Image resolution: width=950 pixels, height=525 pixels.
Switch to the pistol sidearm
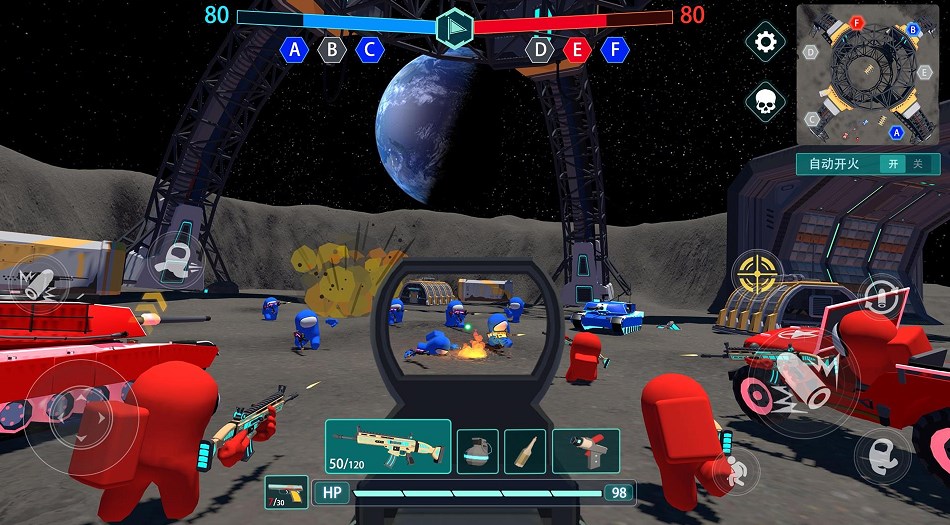coord(286,492)
